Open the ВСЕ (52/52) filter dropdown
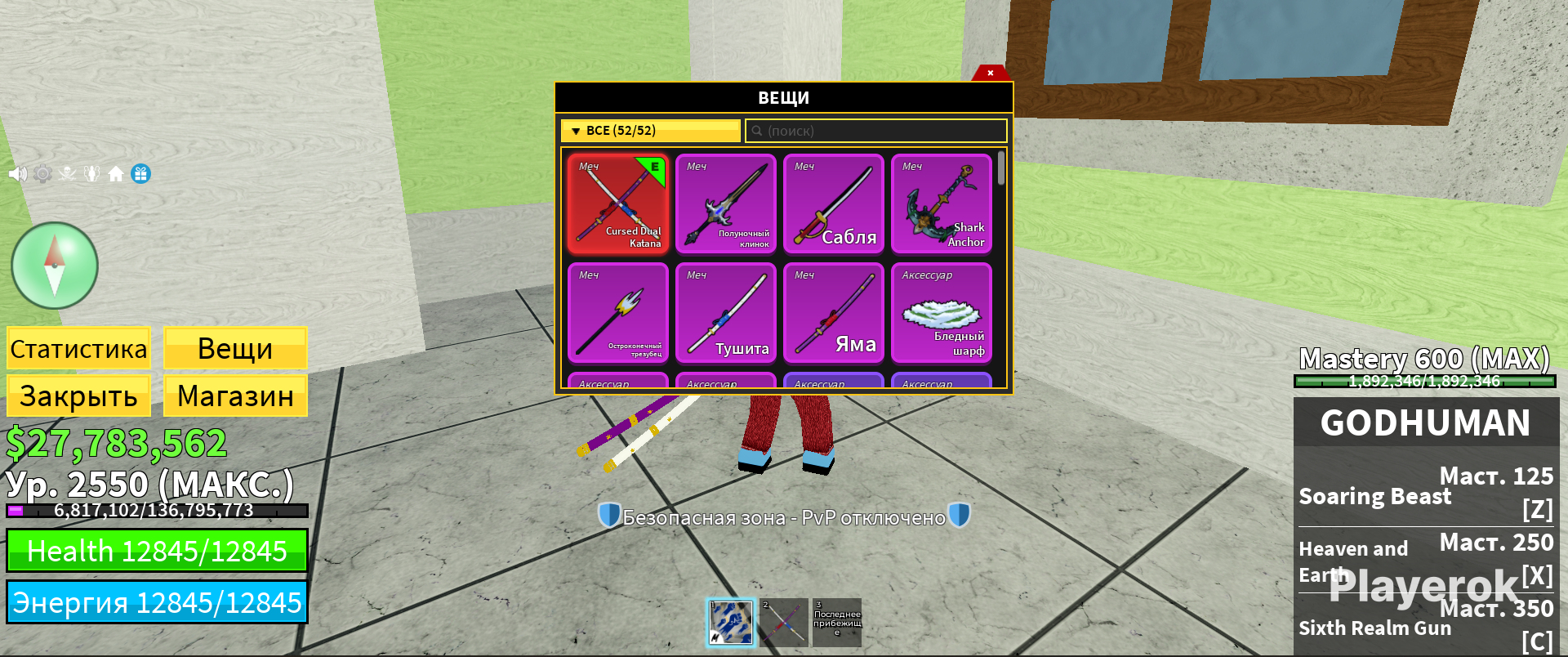The image size is (1568, 657). [650, 131]
